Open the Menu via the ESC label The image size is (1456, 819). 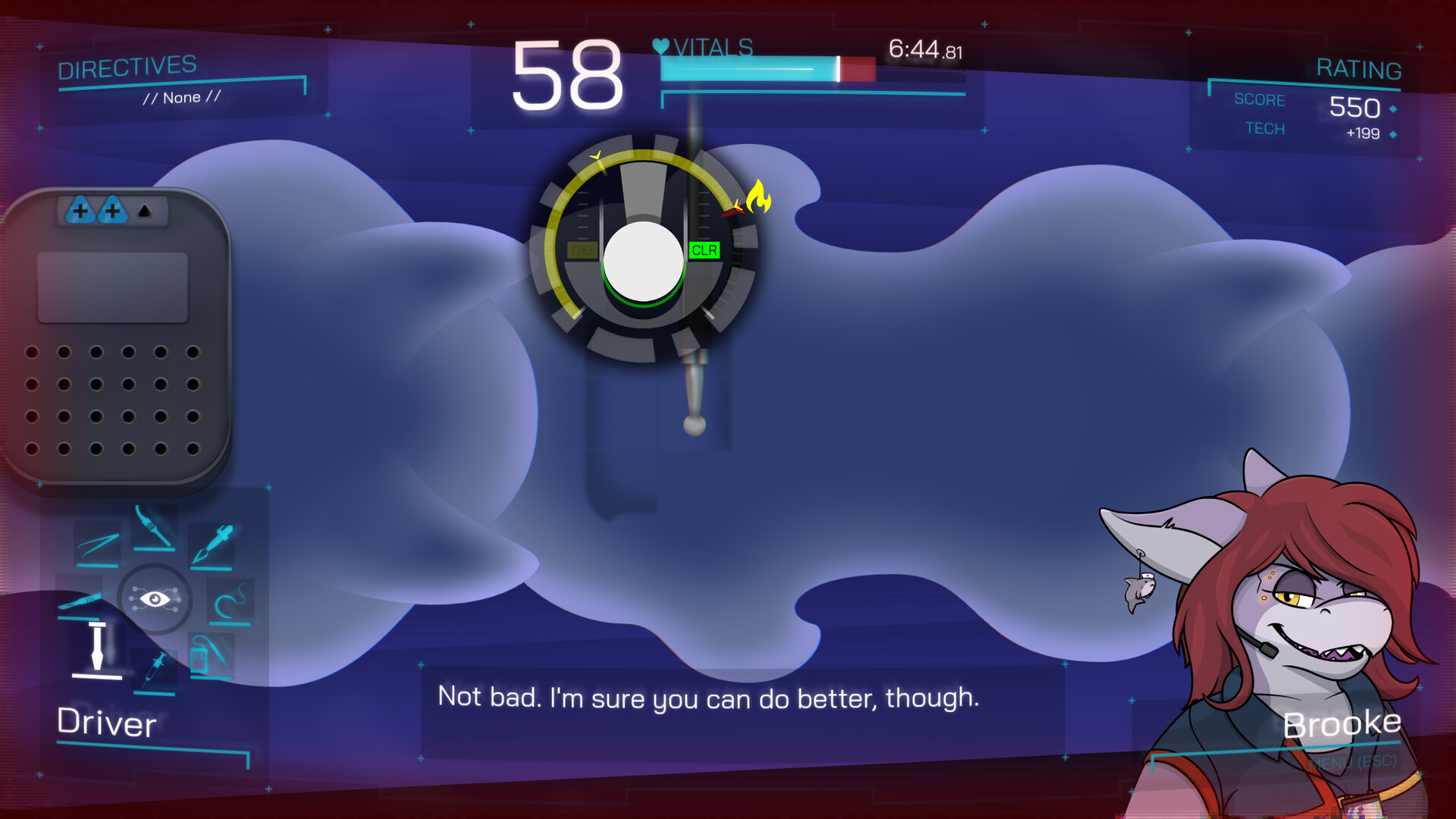(x=1354, y=761)
